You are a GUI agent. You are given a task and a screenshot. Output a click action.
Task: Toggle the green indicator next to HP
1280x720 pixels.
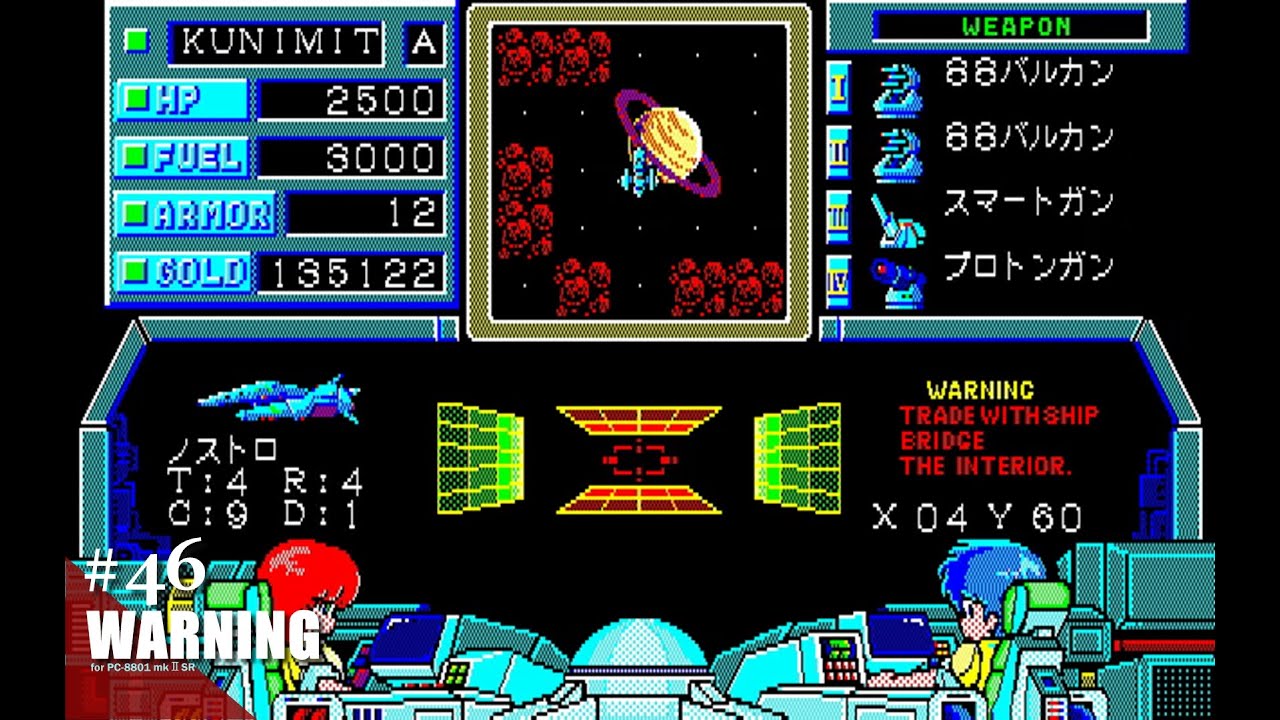tap(136, 98)
